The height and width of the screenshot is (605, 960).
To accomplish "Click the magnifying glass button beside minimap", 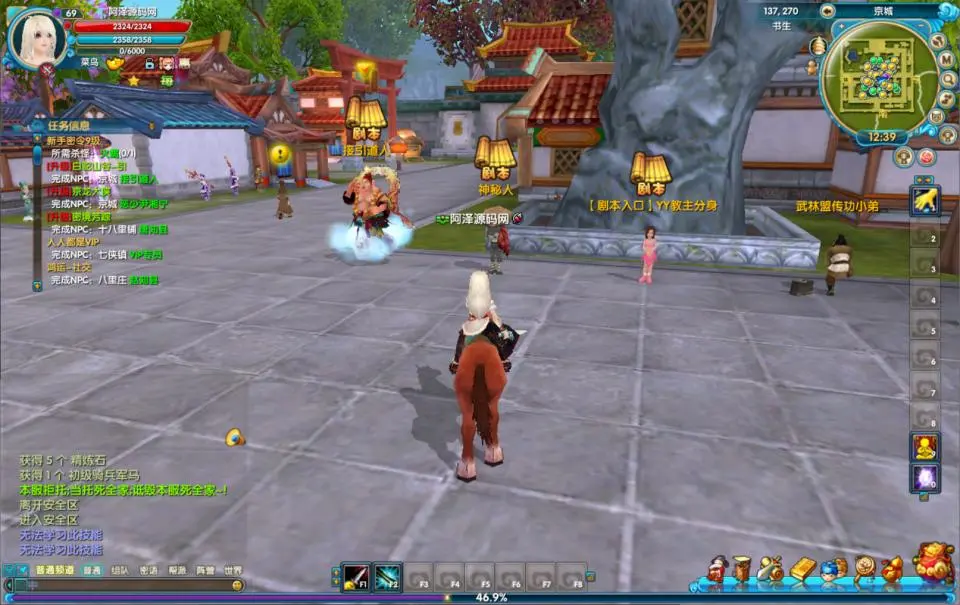I will point(947,80).
